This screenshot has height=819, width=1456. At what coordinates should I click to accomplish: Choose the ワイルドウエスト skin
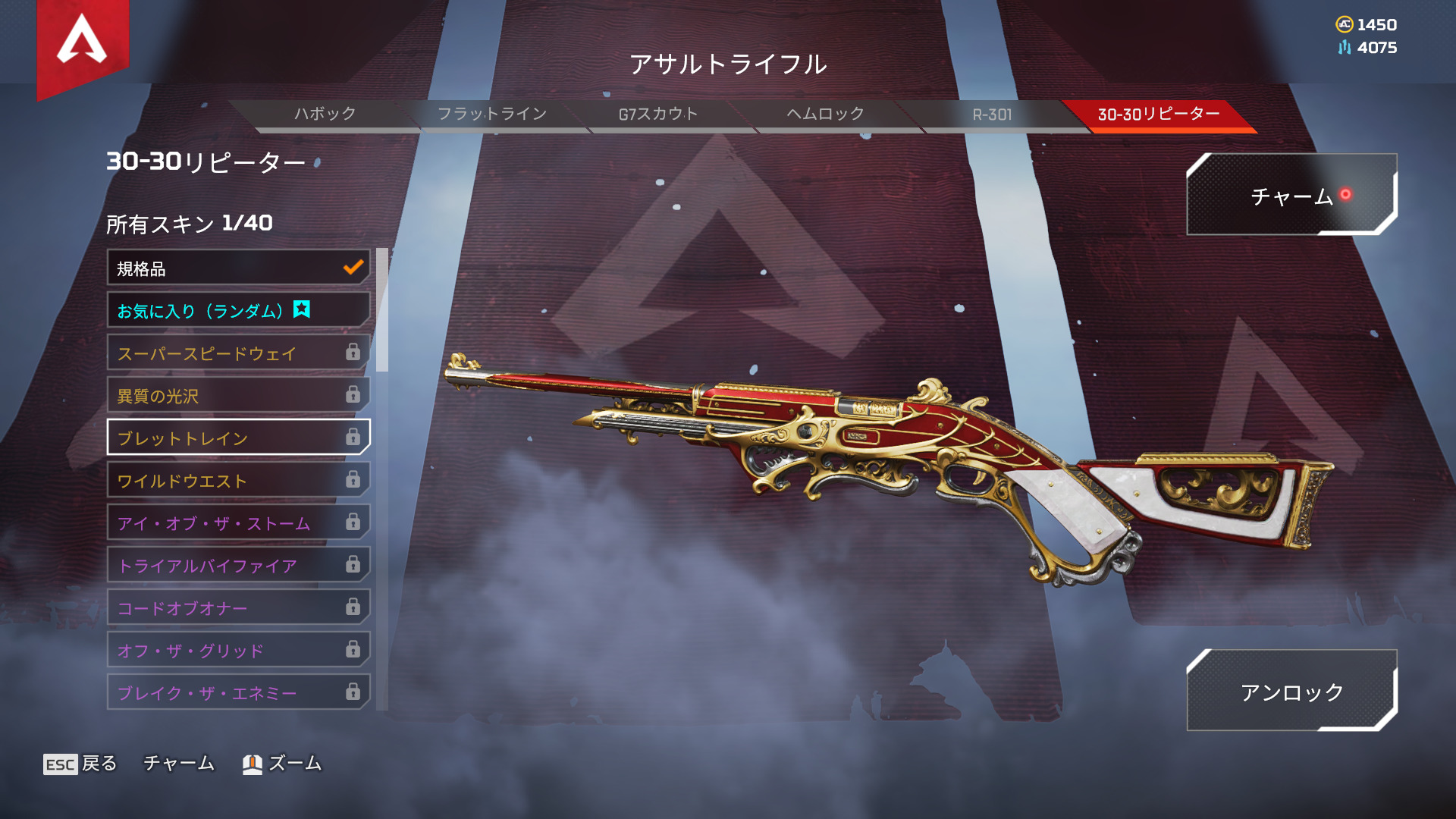[238, 481]
